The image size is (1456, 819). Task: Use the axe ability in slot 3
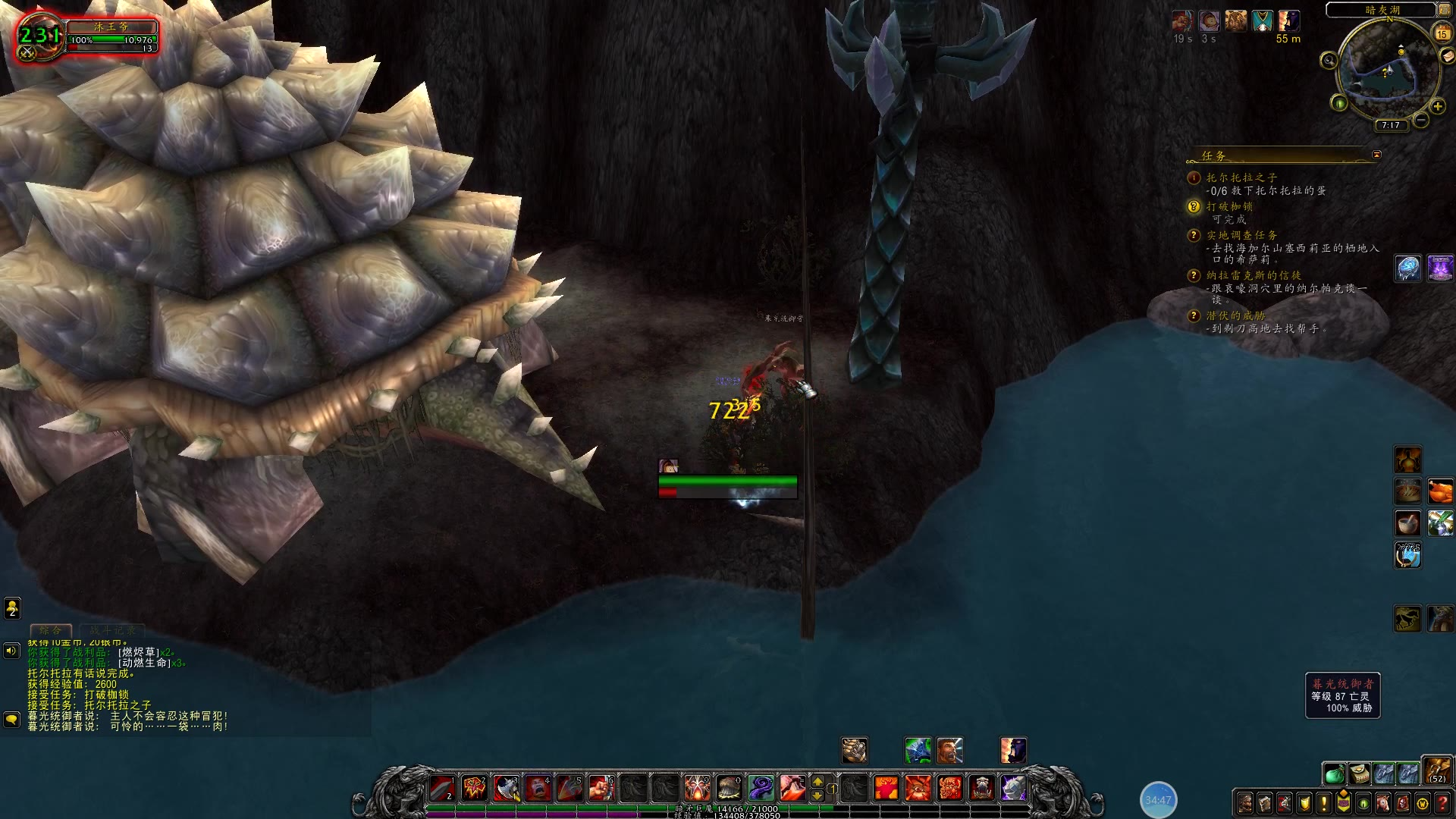click(x=507, y=788)
